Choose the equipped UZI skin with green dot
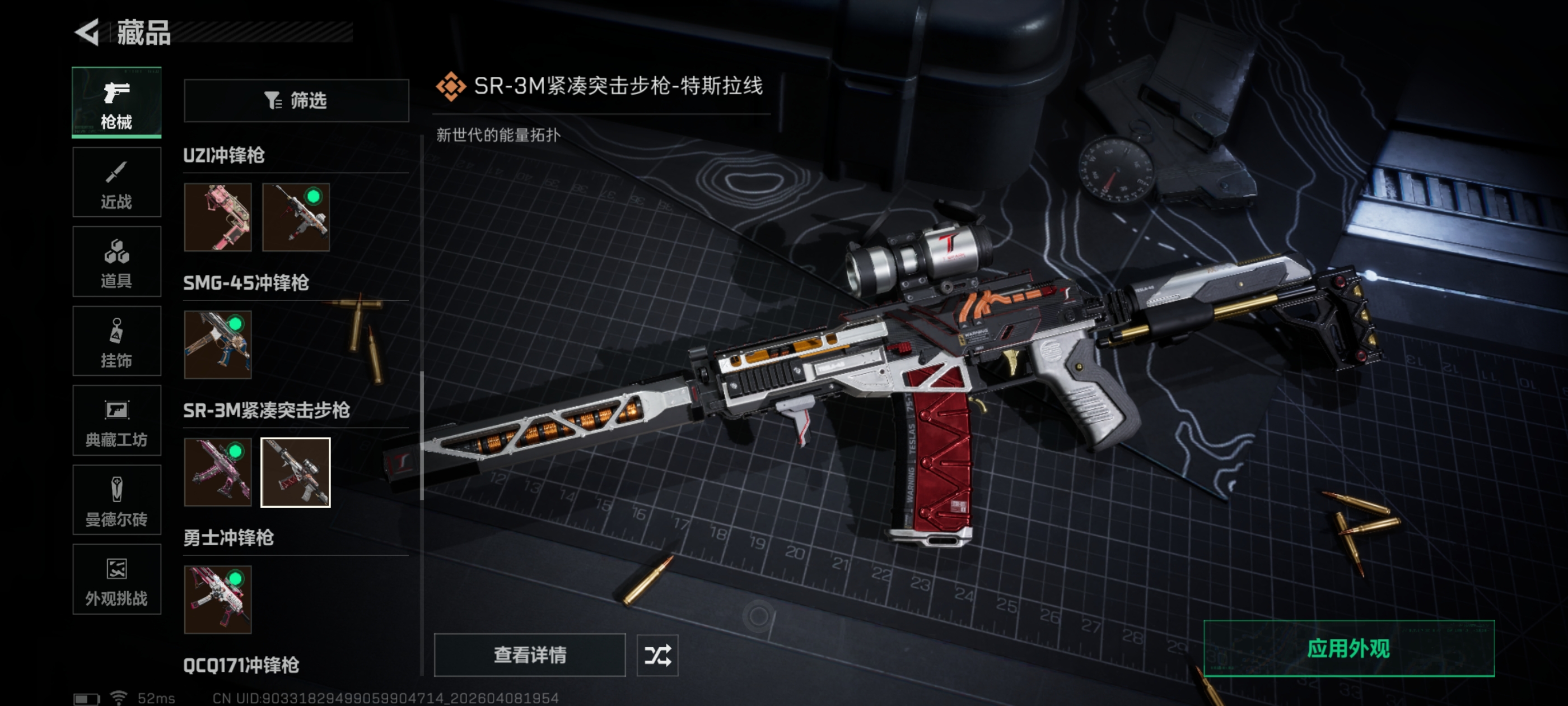The width and height of the screenshot is (1568, 706). [296, 217]
